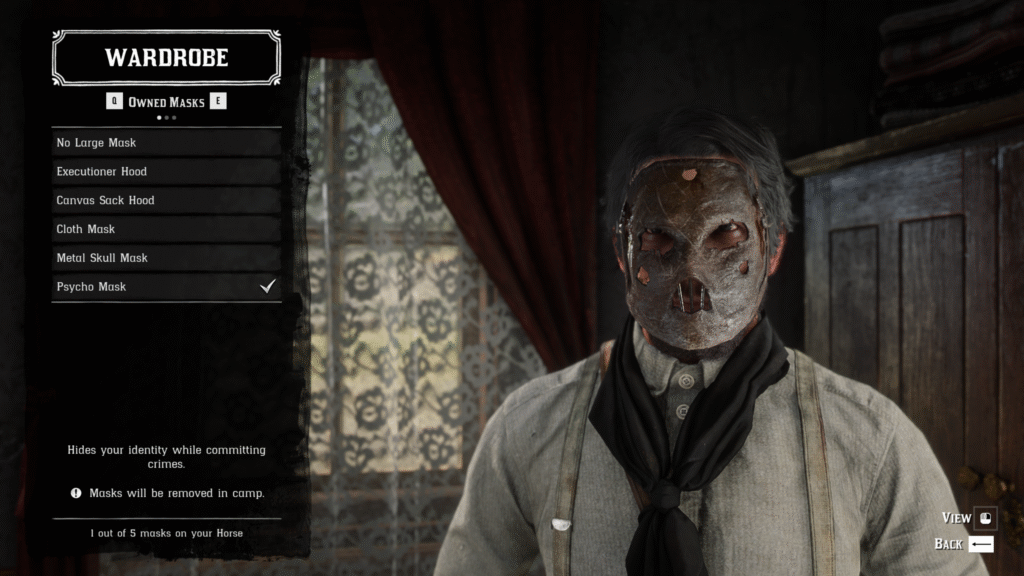Choose the Executioner Hood
1024x576 pixels.
pyautogui.click(x=166, y=172)
